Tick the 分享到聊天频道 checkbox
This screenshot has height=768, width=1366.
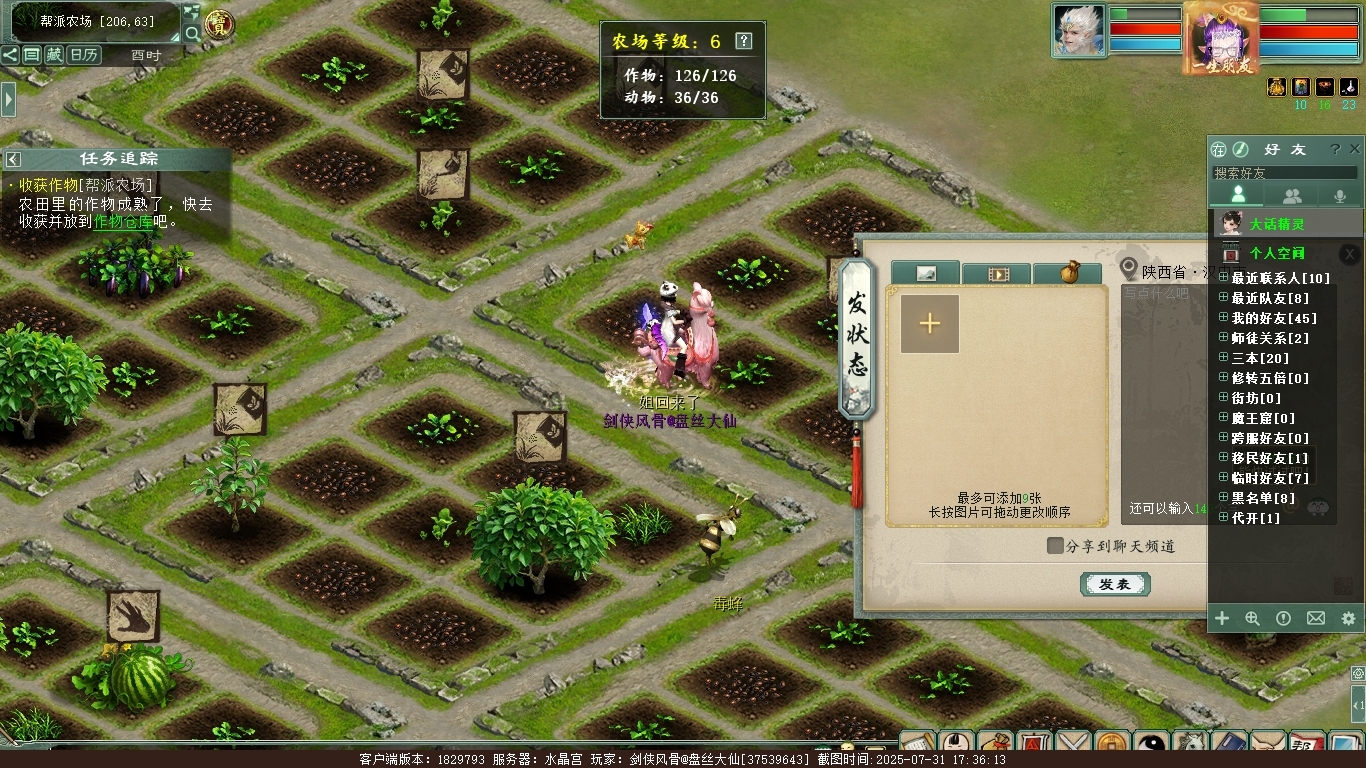(1055, 546)
